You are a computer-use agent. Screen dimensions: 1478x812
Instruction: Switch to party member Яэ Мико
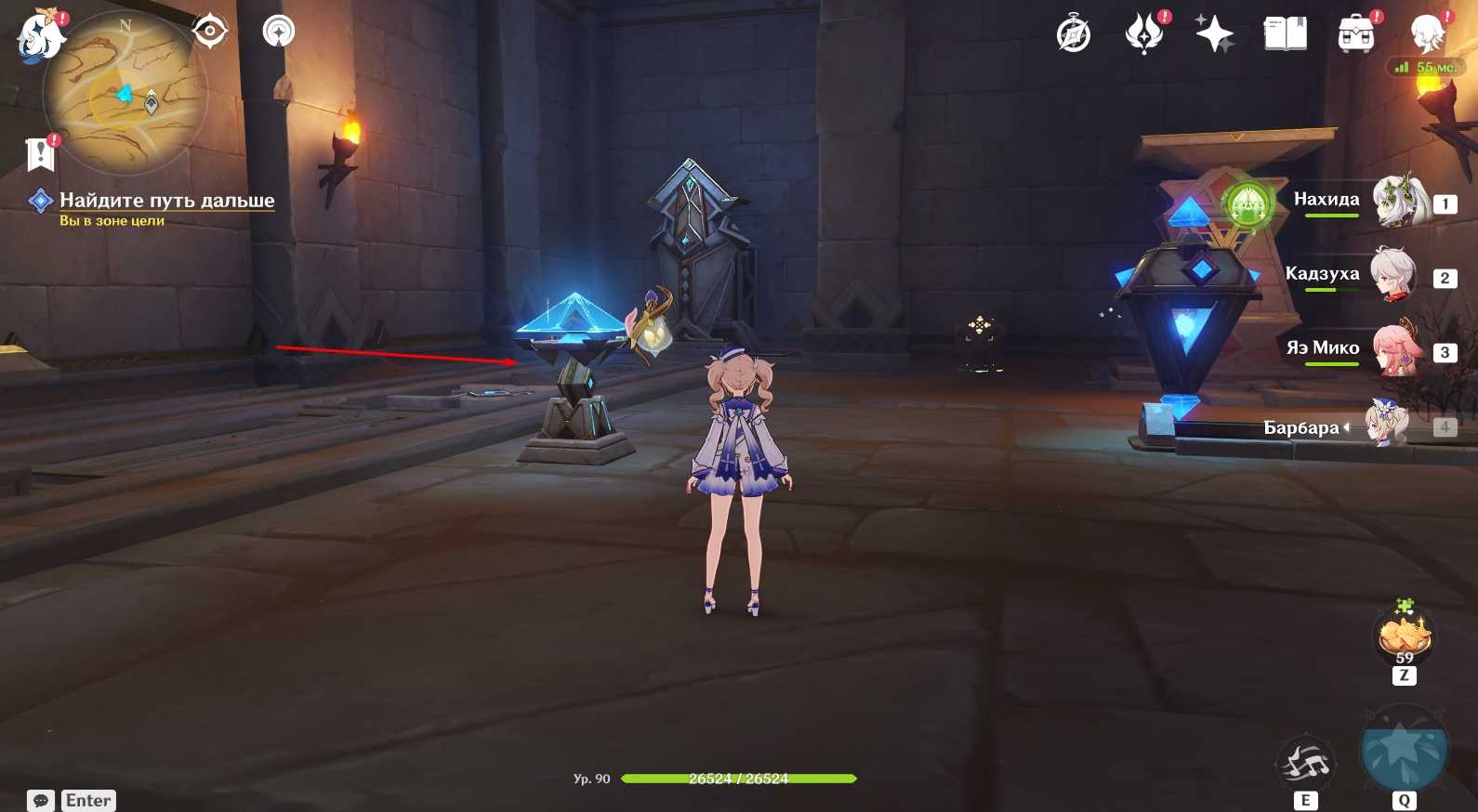point(1398,349)
